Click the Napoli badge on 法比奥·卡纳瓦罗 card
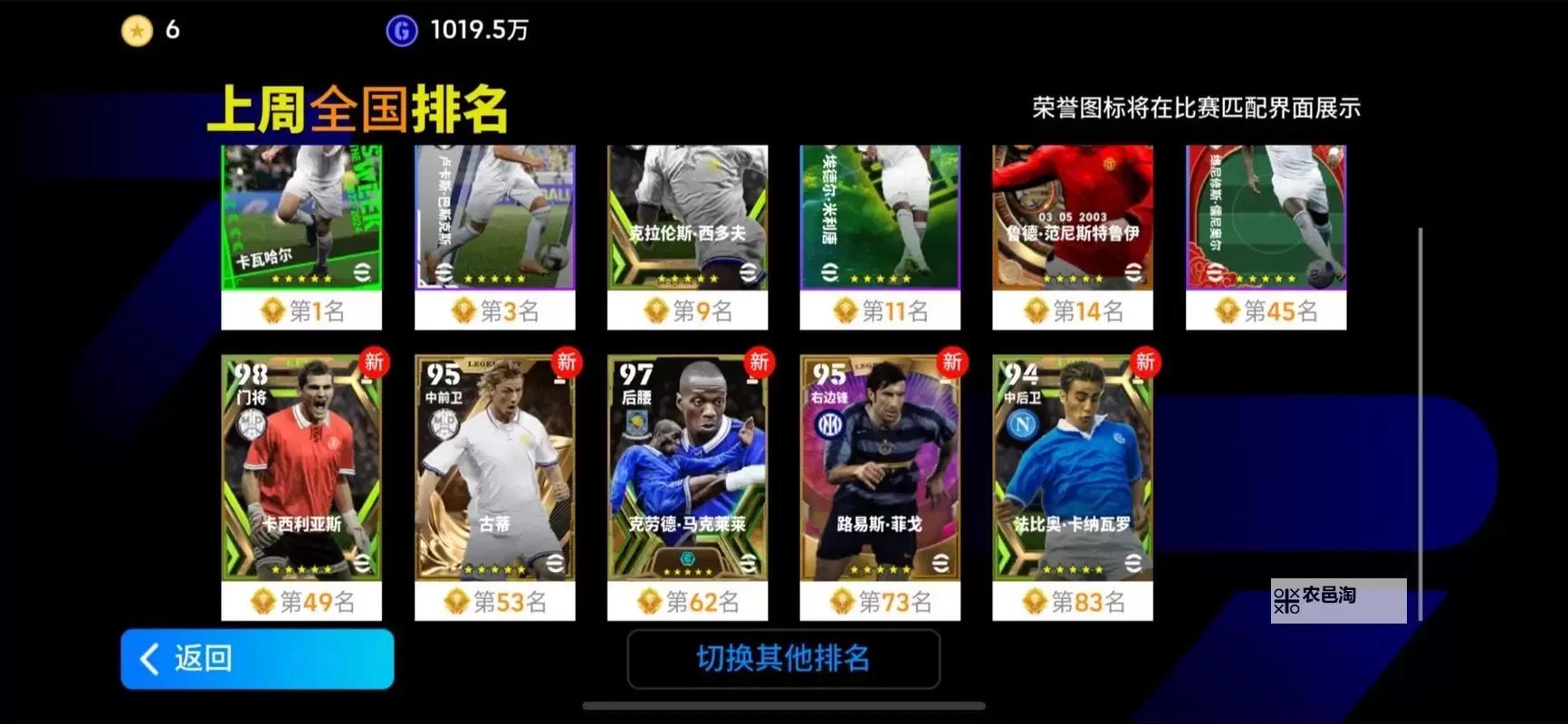This screenshot has width=1568, height=724. click(1021, 424)
